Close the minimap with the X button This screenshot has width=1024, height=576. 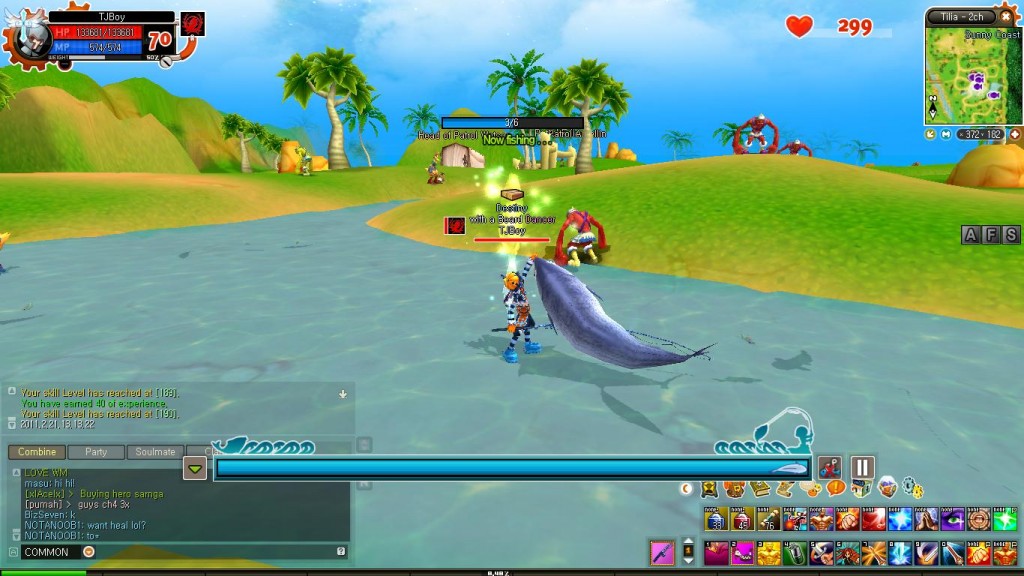1006,17
